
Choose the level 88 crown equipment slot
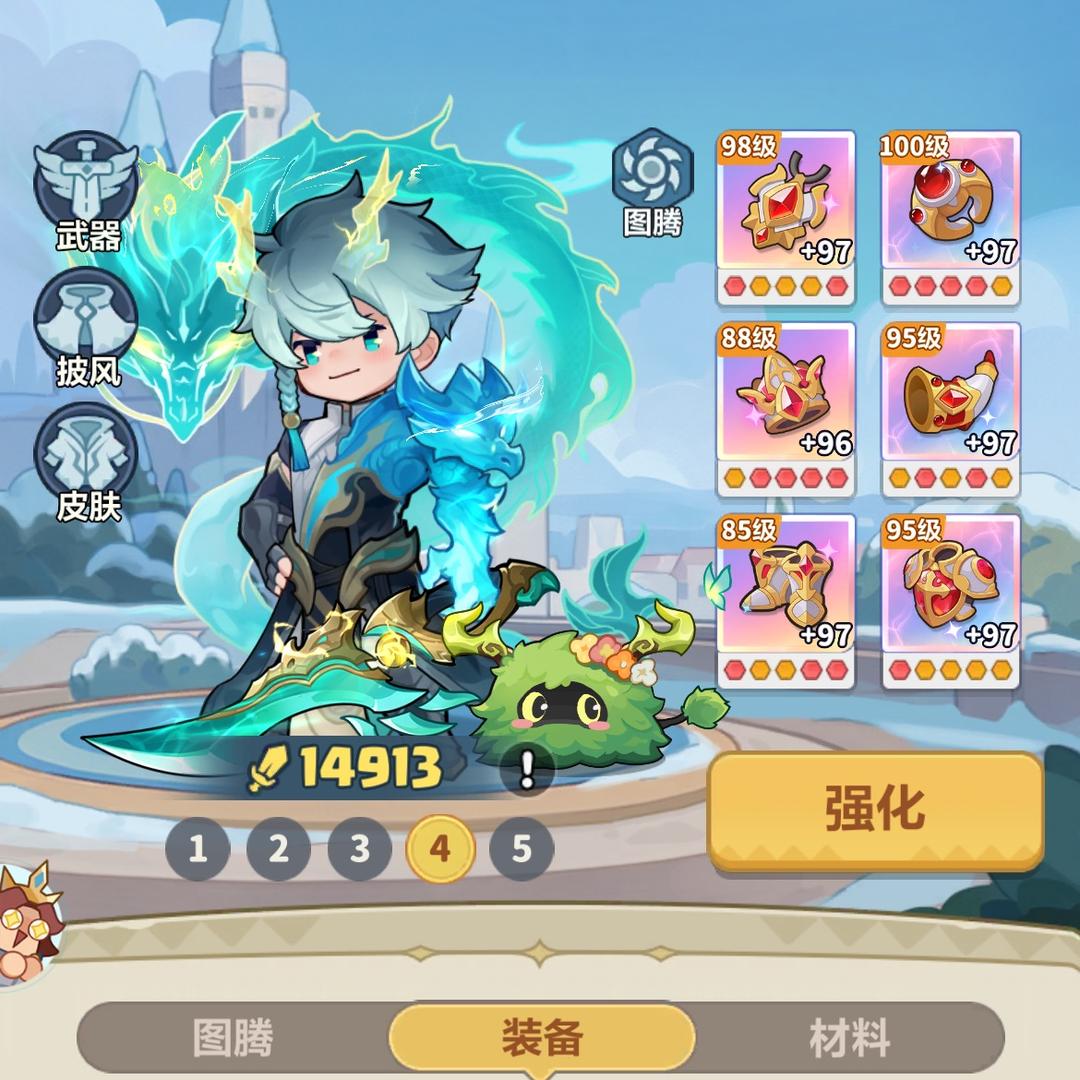[786, 409]
